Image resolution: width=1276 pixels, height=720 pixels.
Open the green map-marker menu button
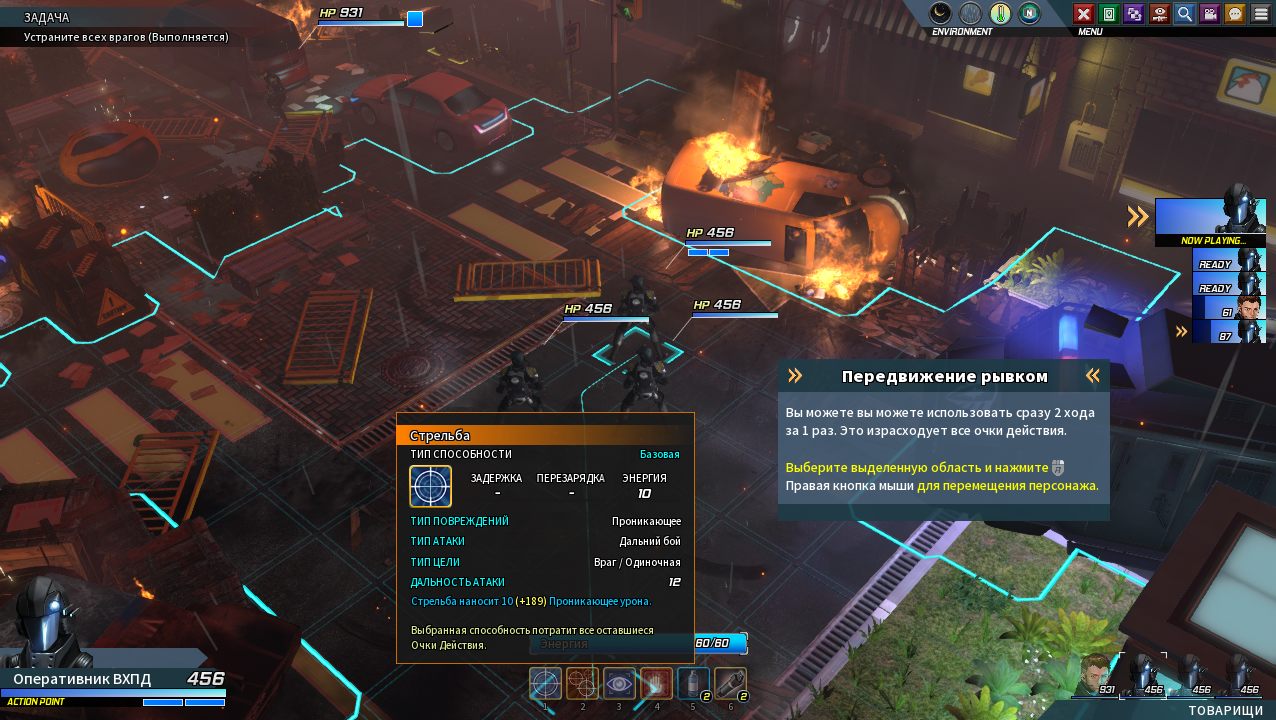1108,13
